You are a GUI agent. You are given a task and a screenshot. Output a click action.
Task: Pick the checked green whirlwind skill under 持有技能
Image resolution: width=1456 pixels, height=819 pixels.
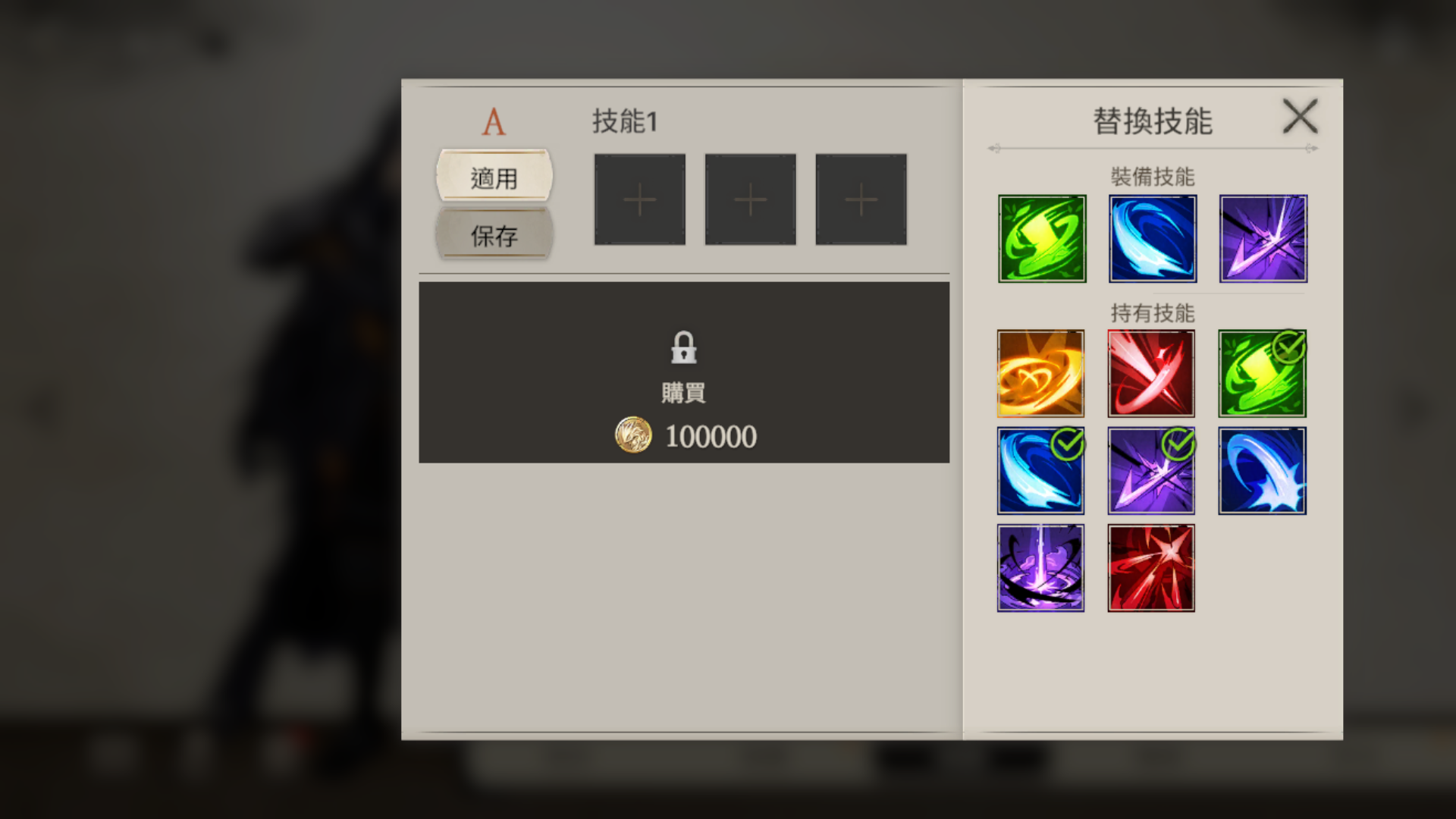tap(1262, 373)
